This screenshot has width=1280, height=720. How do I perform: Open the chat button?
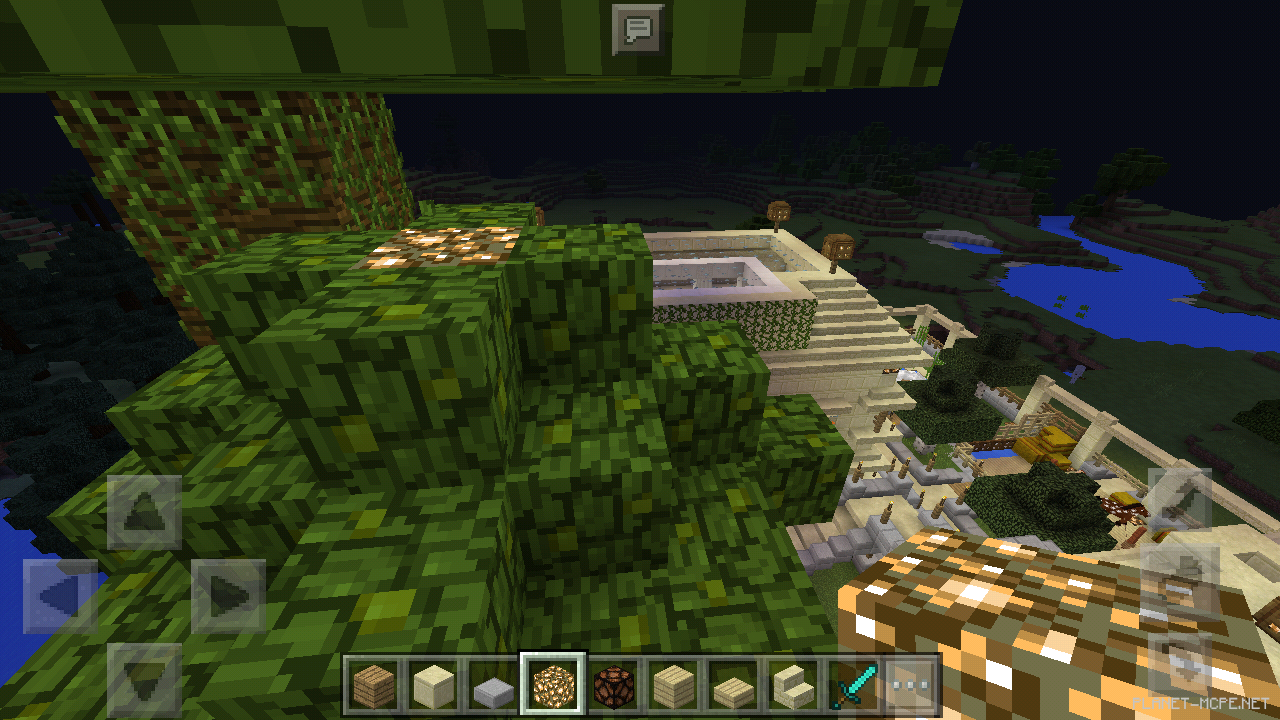click(637, 29)
